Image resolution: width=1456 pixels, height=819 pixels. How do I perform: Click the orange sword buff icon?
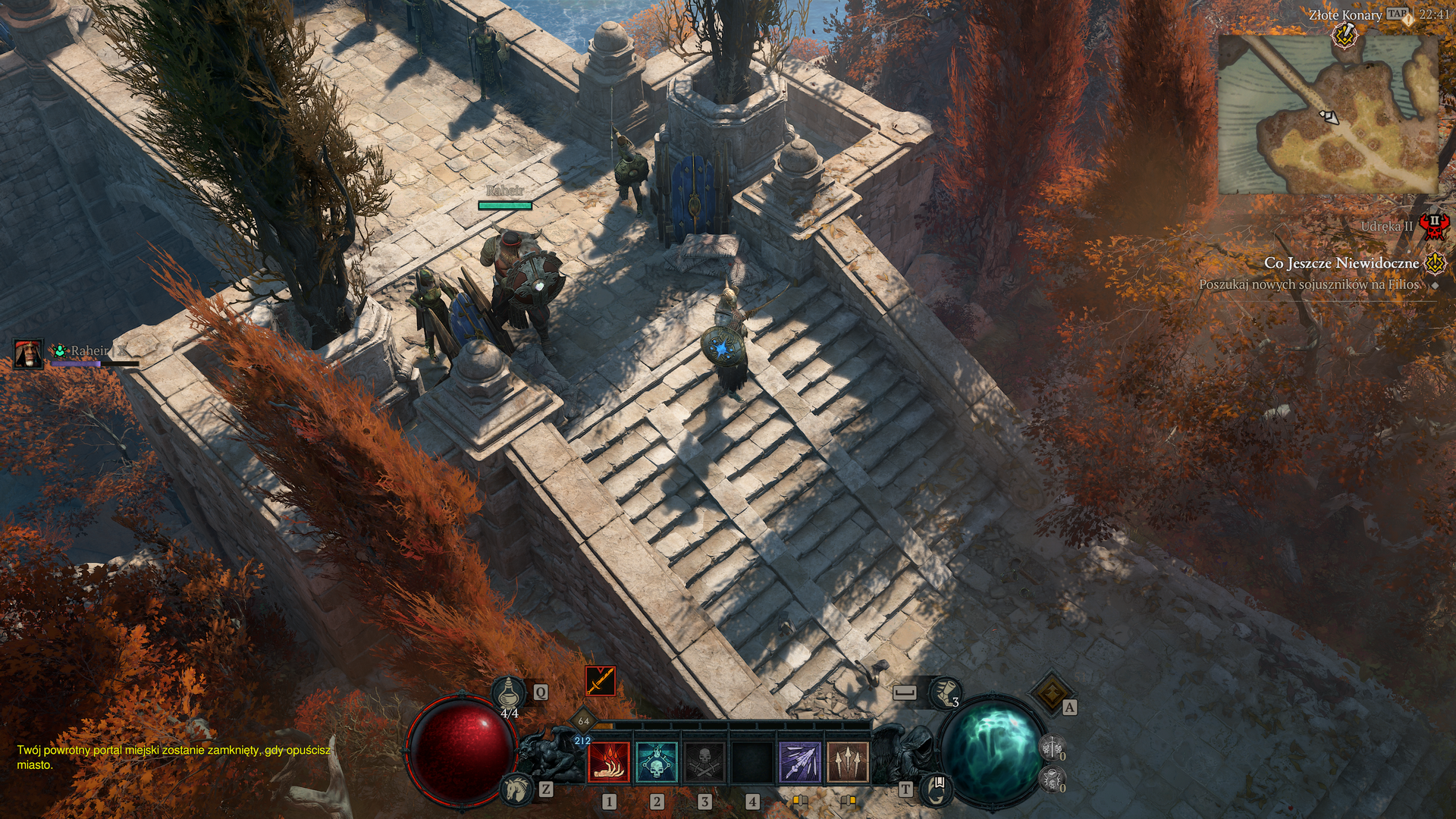(600, 681)
